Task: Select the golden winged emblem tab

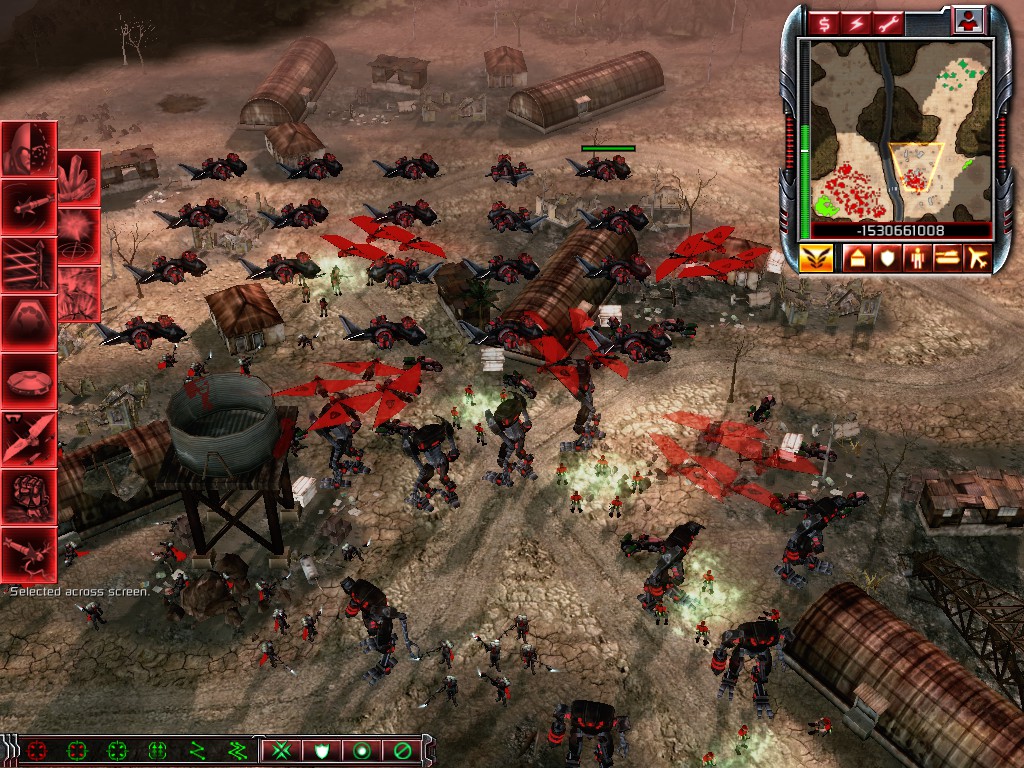Action: point(816,258)
